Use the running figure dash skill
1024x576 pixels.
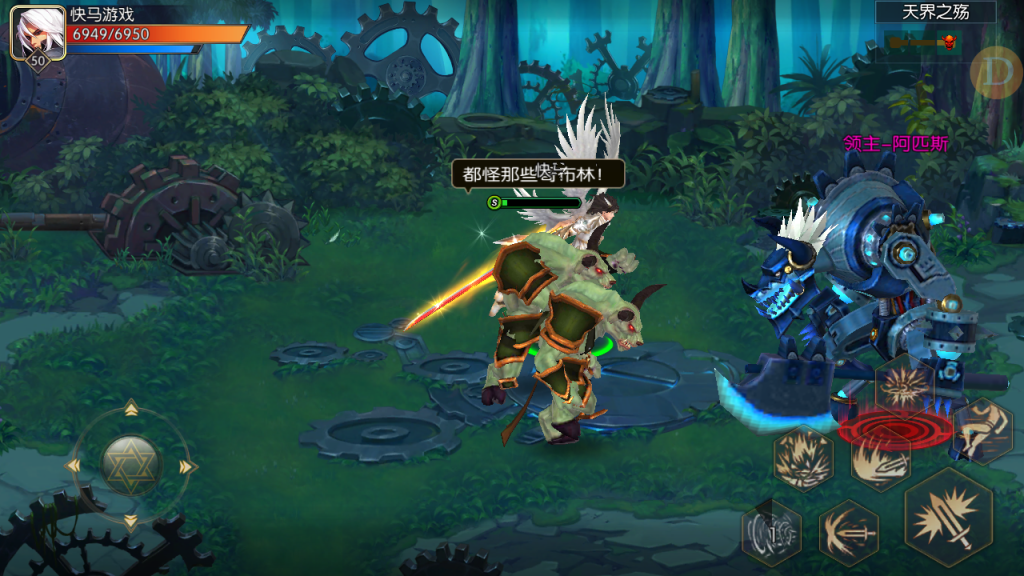(981, 431)
